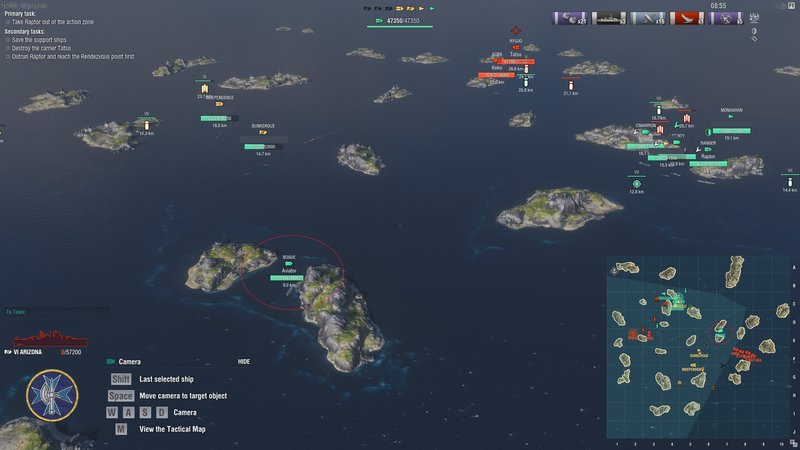Click the top-right settings icon

point(791,6)
